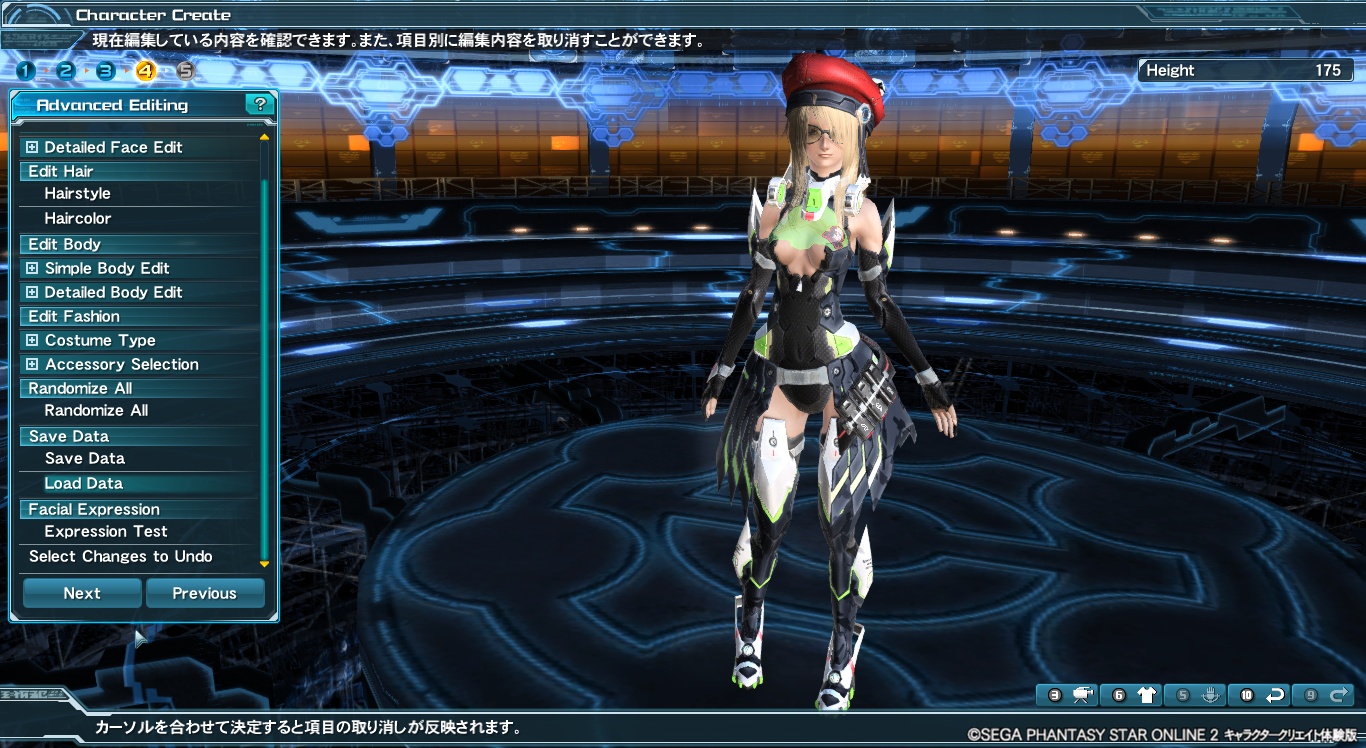Image resolution: width=1366 pixels, height=748 pixels.
Task: Open the Haircolor editor
Action: [x=76, y=218]
